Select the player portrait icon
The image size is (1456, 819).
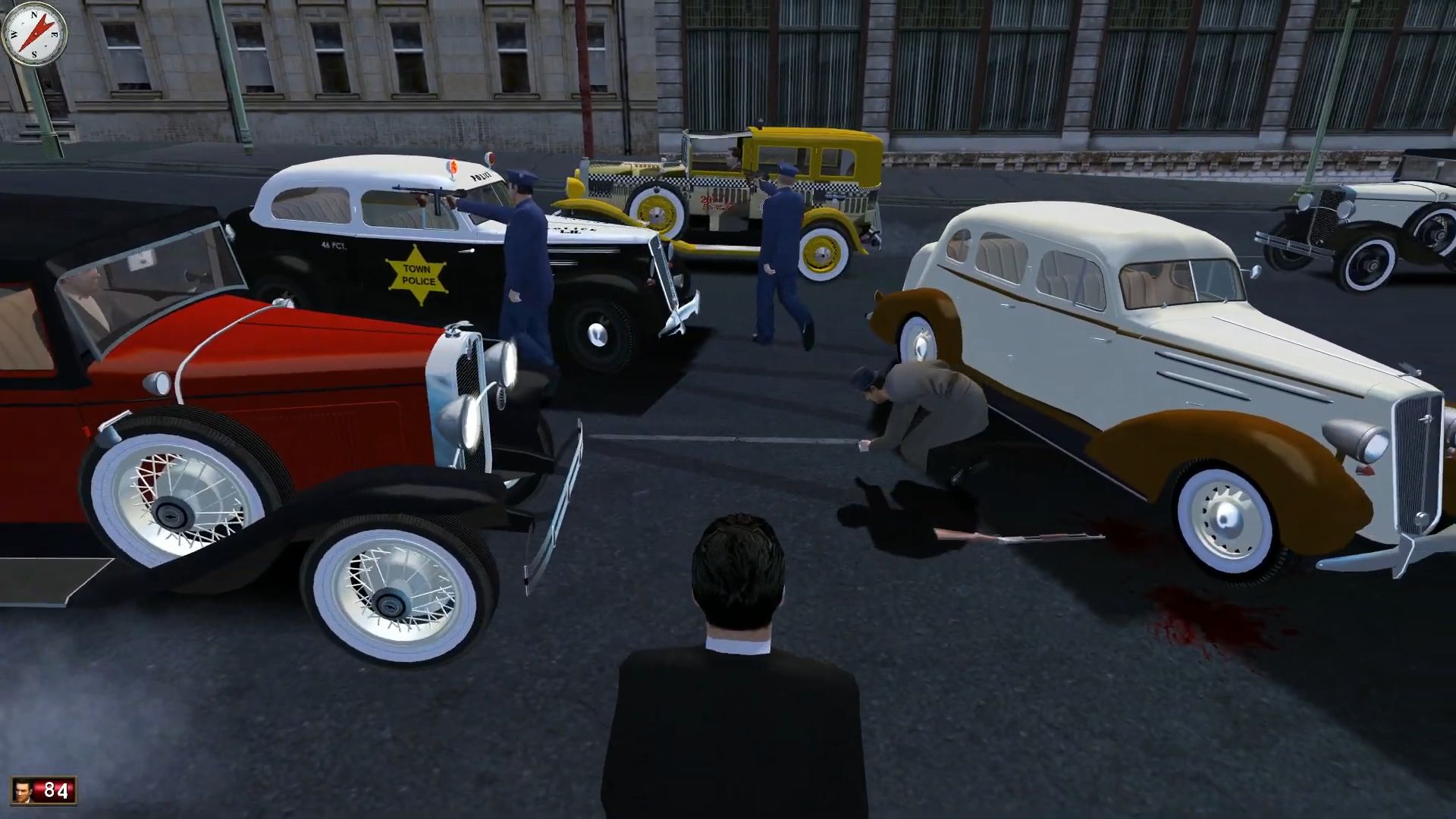25,790
